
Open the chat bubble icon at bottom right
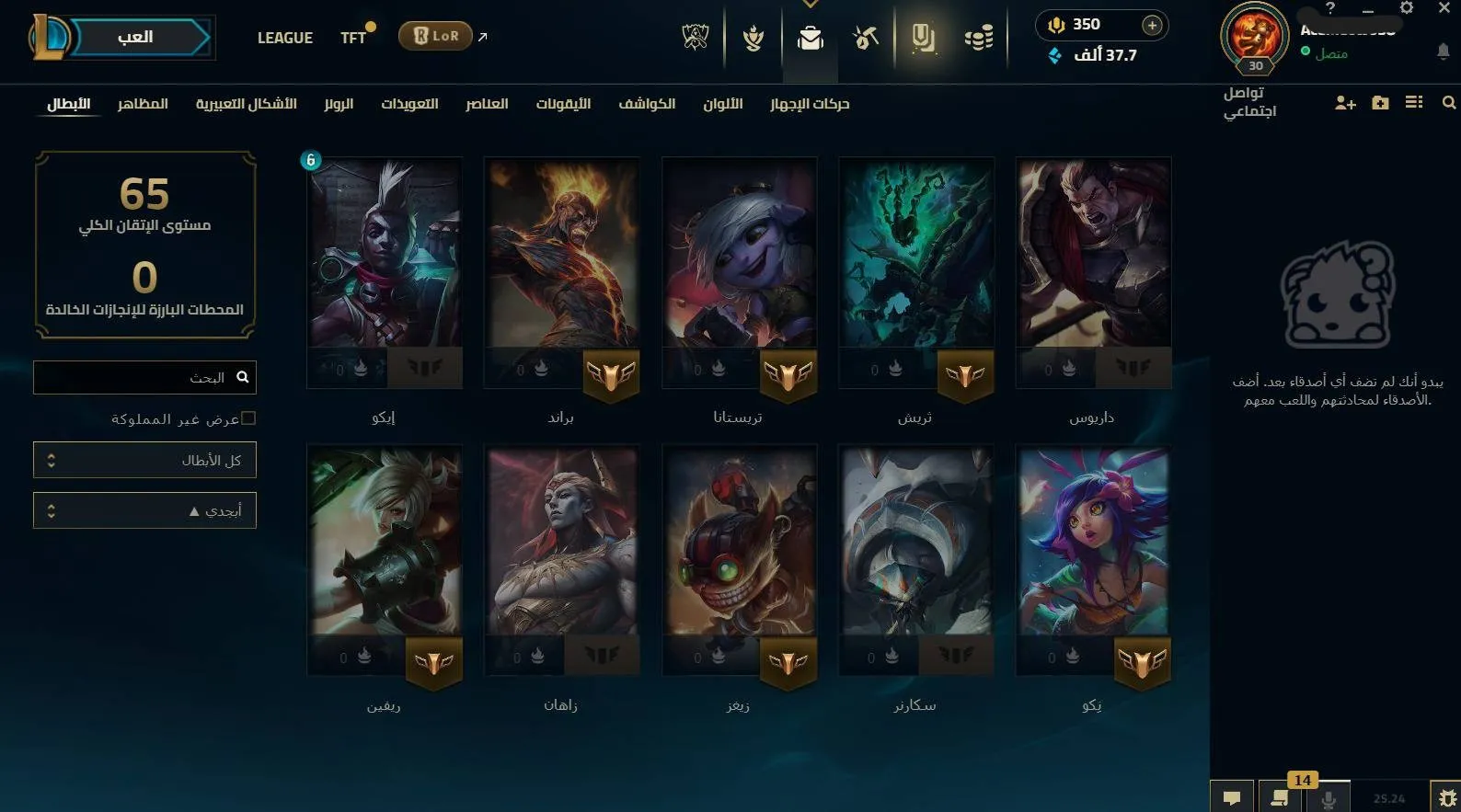(x=1232, y=798)
